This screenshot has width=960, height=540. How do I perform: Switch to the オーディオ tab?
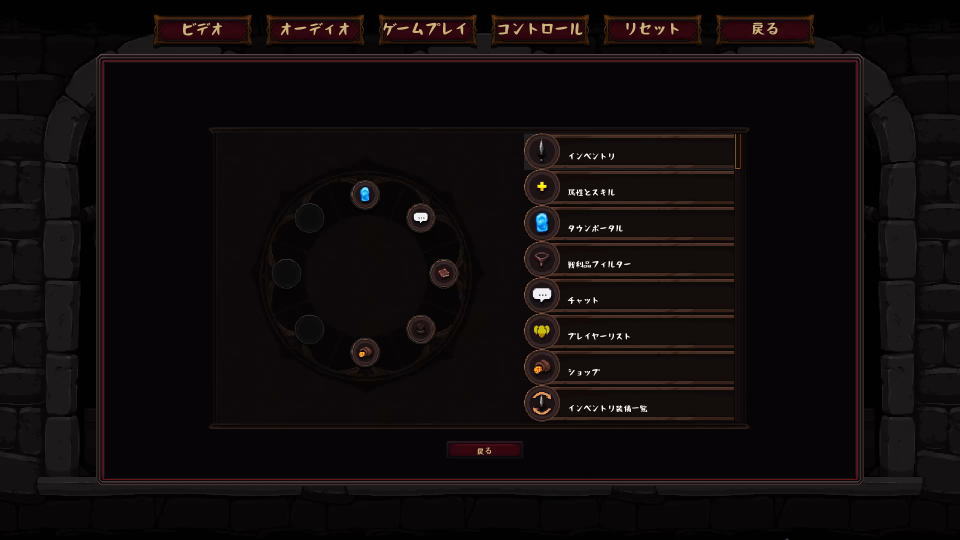tap(315, 30)
